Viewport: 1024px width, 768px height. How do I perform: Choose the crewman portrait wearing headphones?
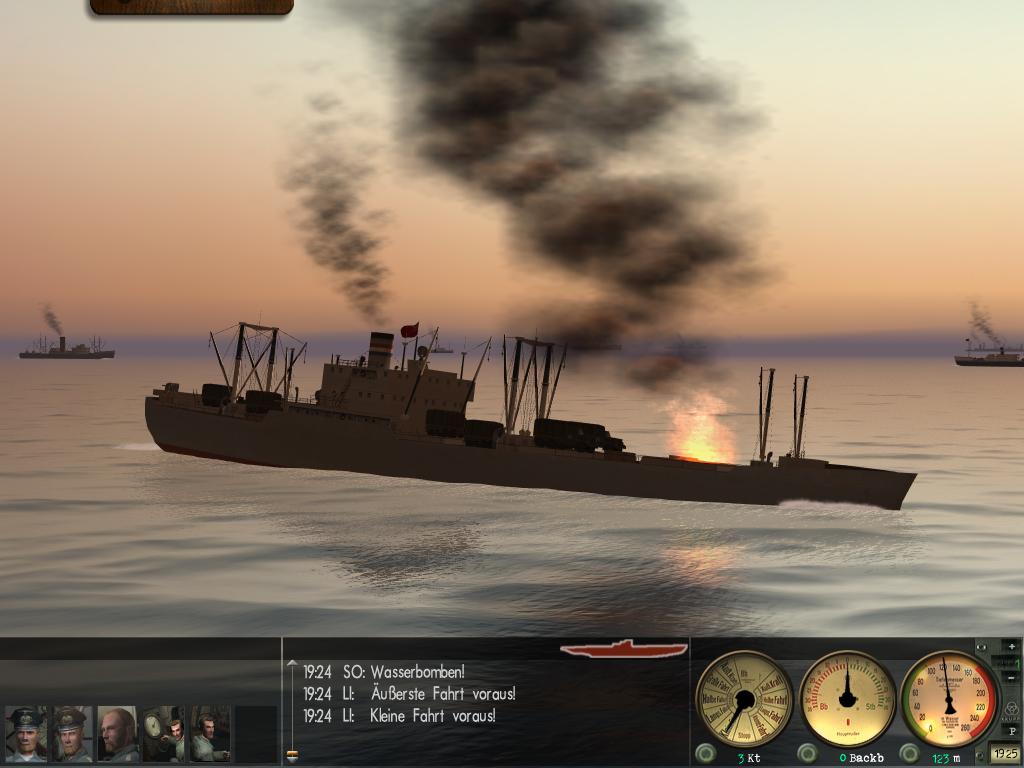point(210,734)
